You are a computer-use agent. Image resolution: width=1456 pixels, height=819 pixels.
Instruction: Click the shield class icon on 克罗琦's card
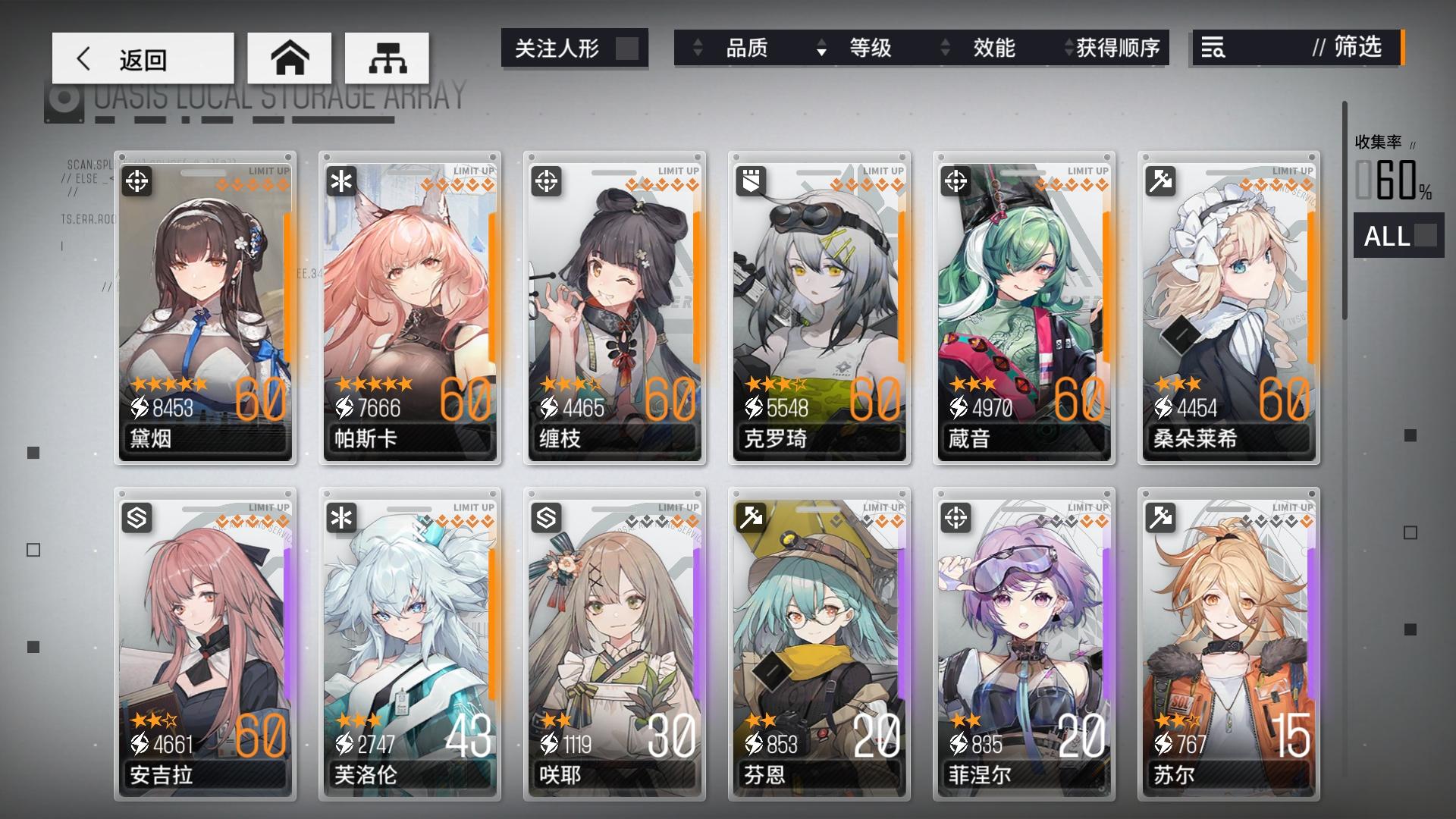749,181
